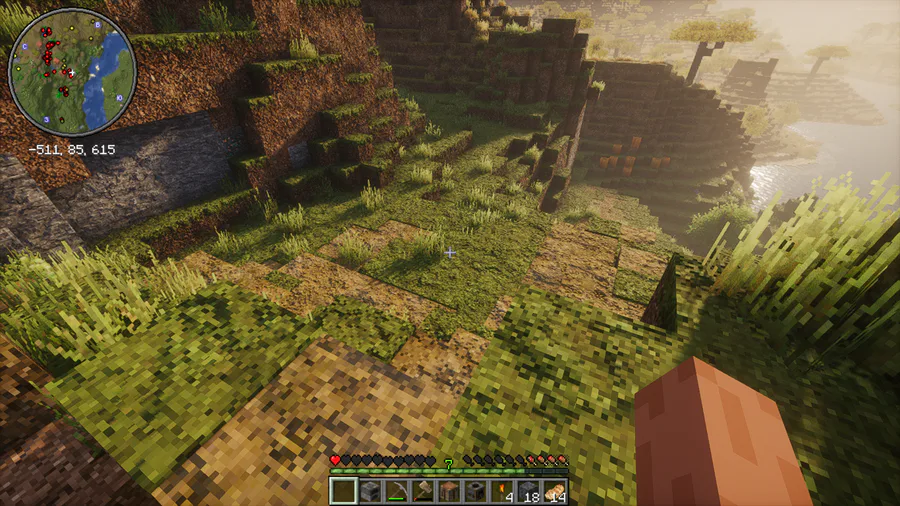The image size is (900, 506).
Task: Click the circular minimap
Action: (x=71, y=72)
